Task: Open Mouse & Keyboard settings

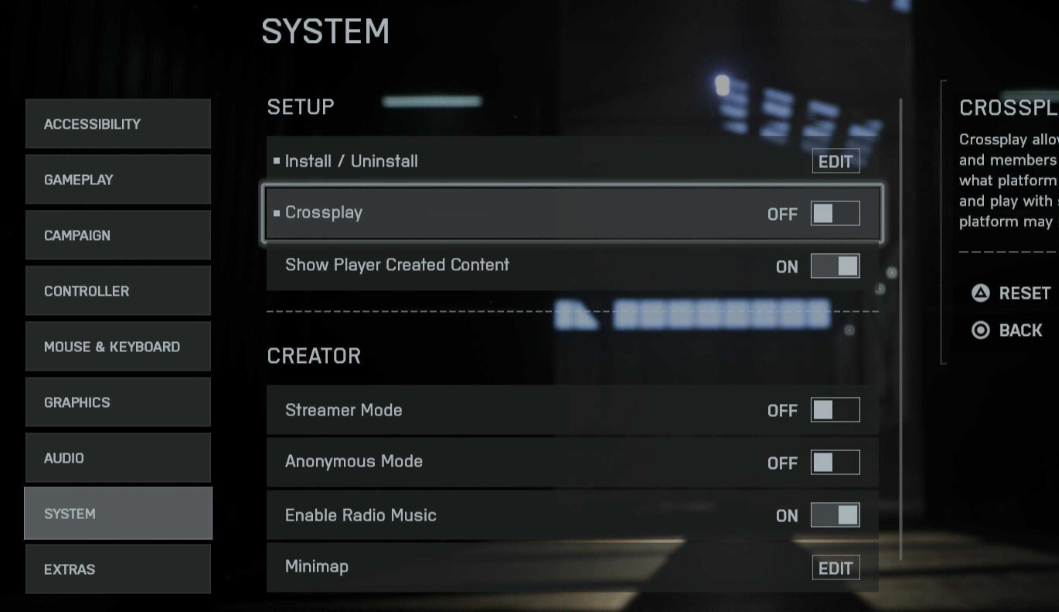Action: click(x=118, y=347)
